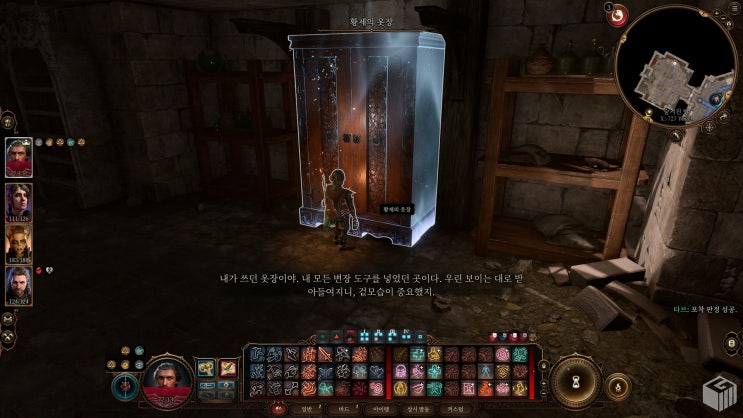
Task: Select the bearded man party portrait
Action: 19,285
